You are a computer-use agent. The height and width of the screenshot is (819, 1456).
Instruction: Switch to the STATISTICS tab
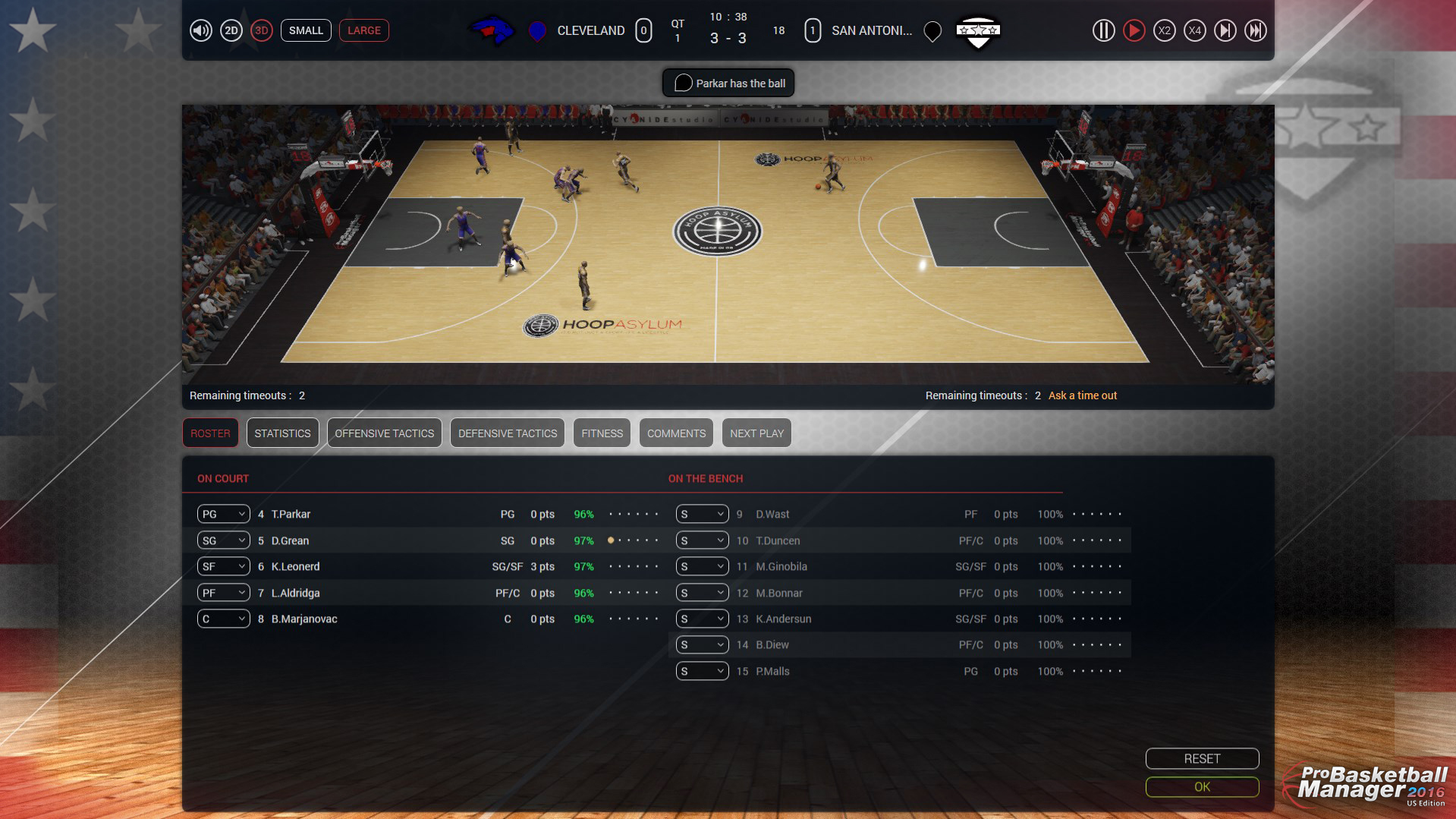pyautogui.click(x=282, y=433)
